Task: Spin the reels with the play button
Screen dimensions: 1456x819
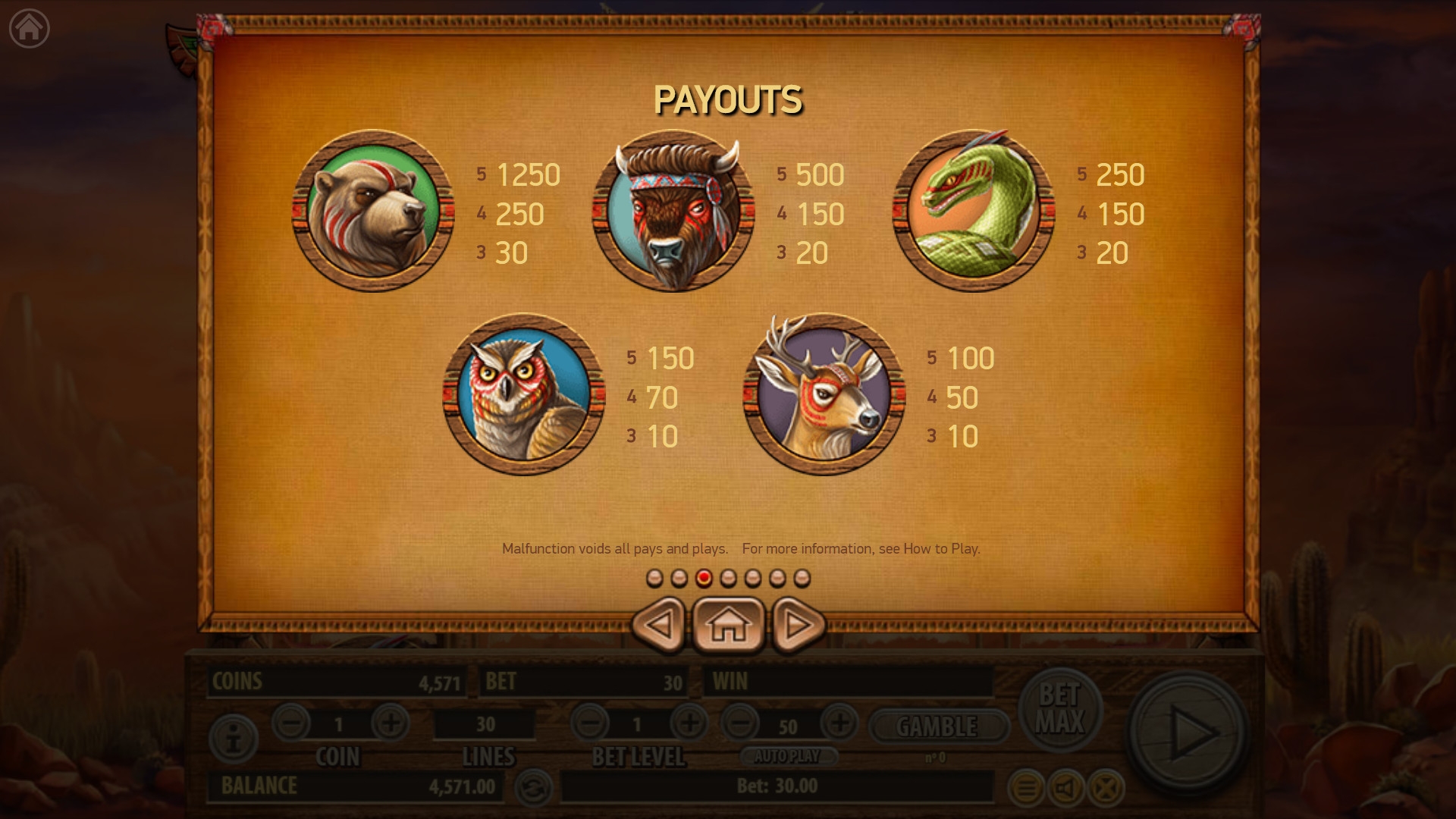Action: point(1188,733)
